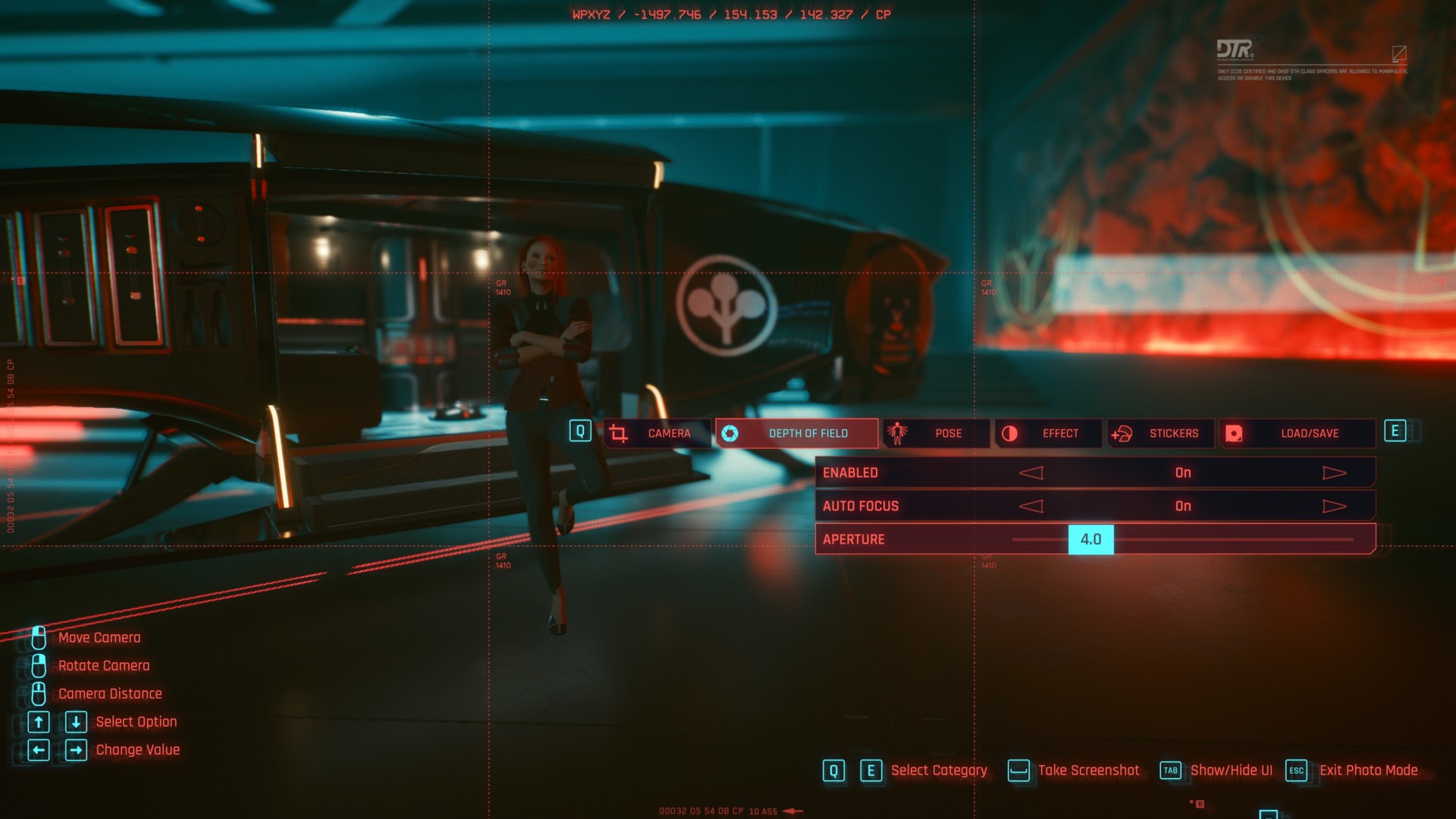Click the left arrow on Enabled row
This screenshot has width=1456, height=819.
coord(1031,472)
